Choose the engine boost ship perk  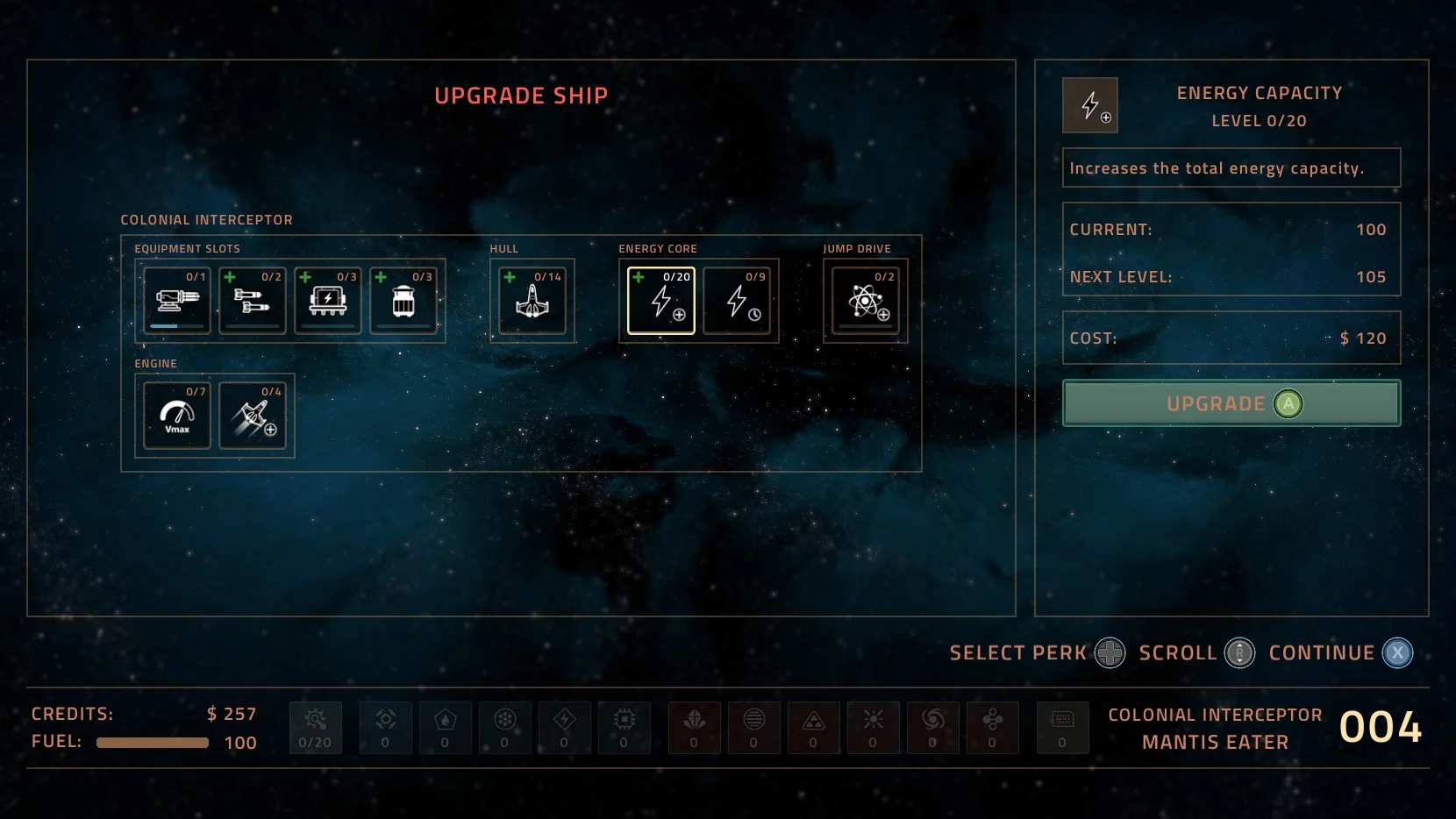pos(253,416)
